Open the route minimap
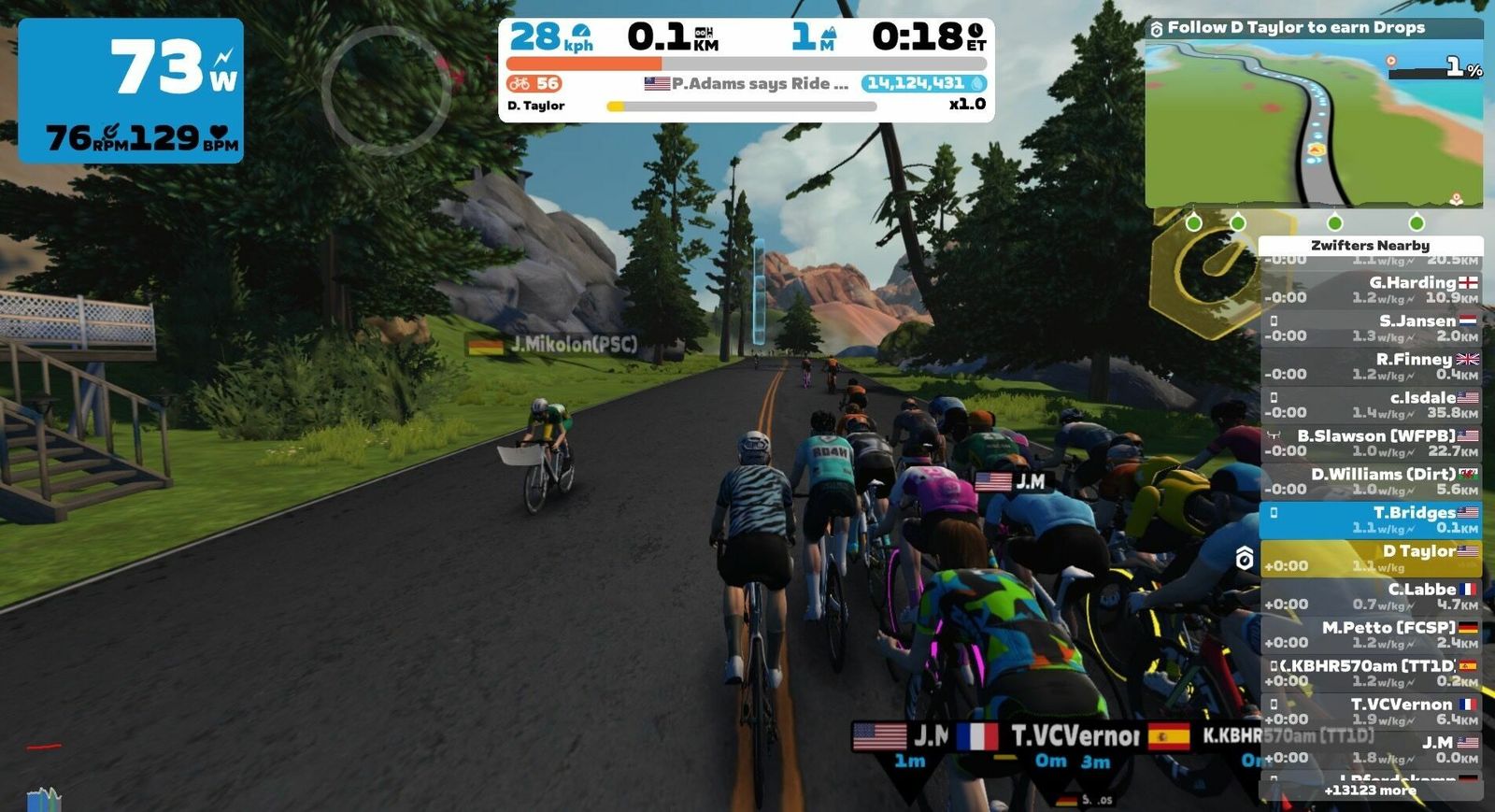The height and width of the screenshot is (812, 1495). pos(1313,121)
